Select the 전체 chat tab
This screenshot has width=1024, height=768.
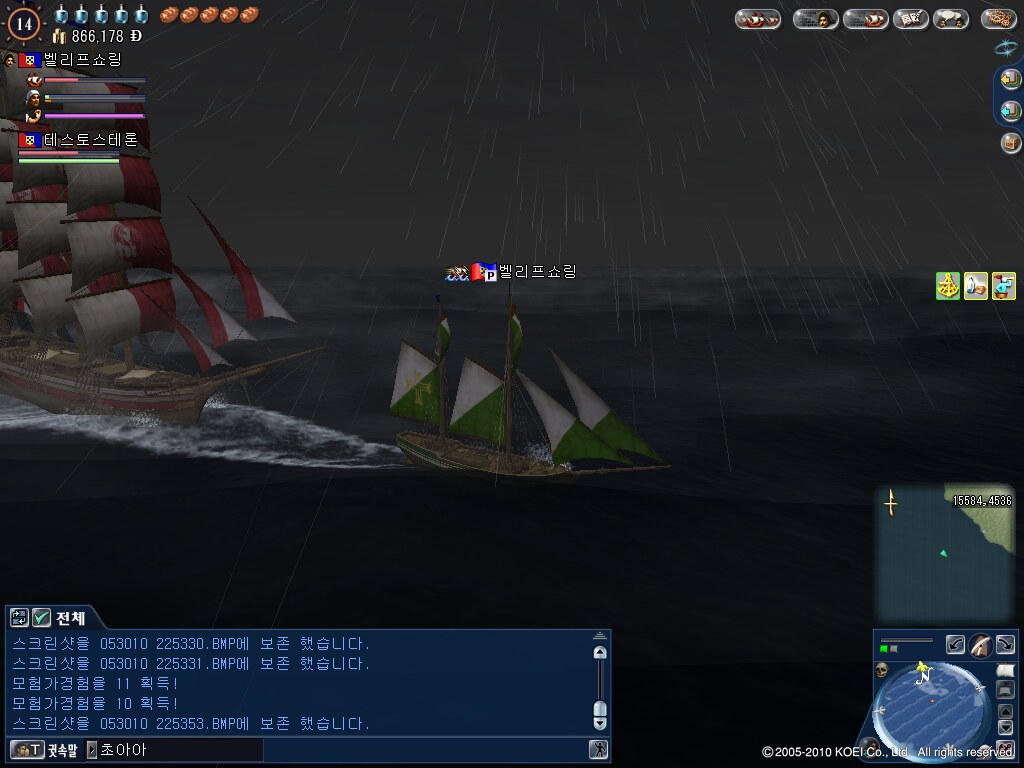click(x=70, y=618)
